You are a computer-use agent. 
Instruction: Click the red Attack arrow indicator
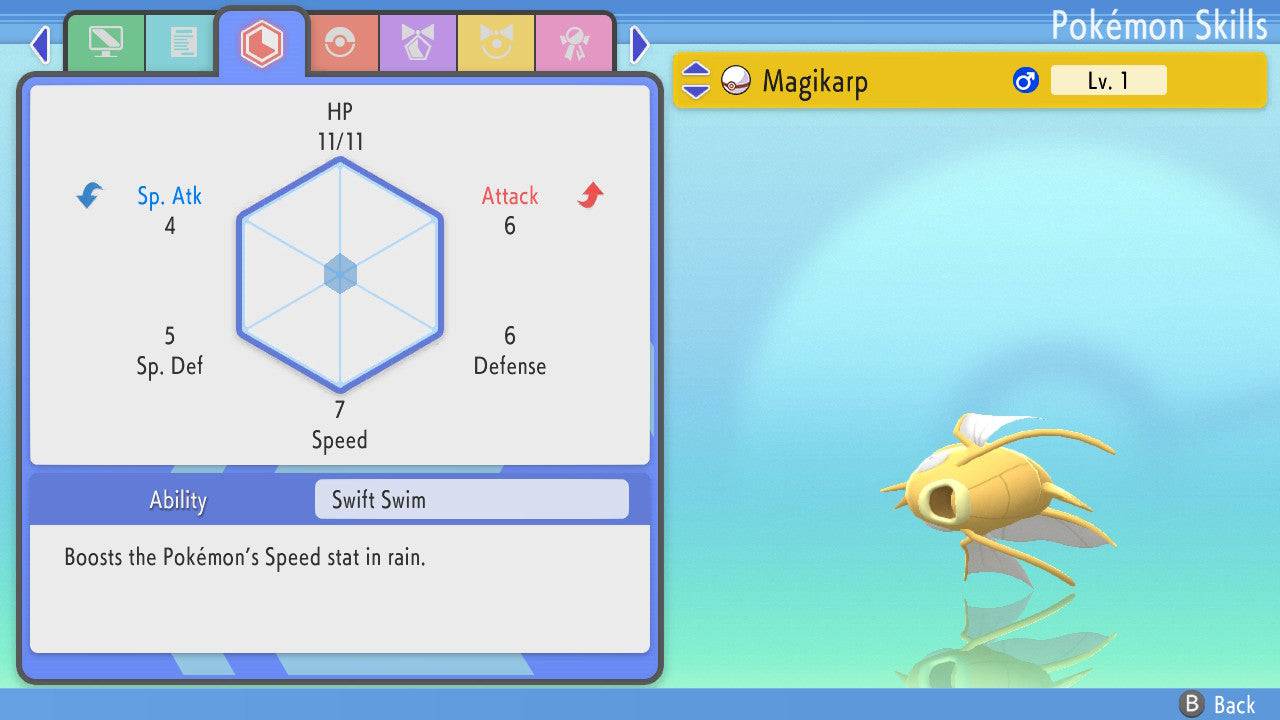[x=590, y=196]
